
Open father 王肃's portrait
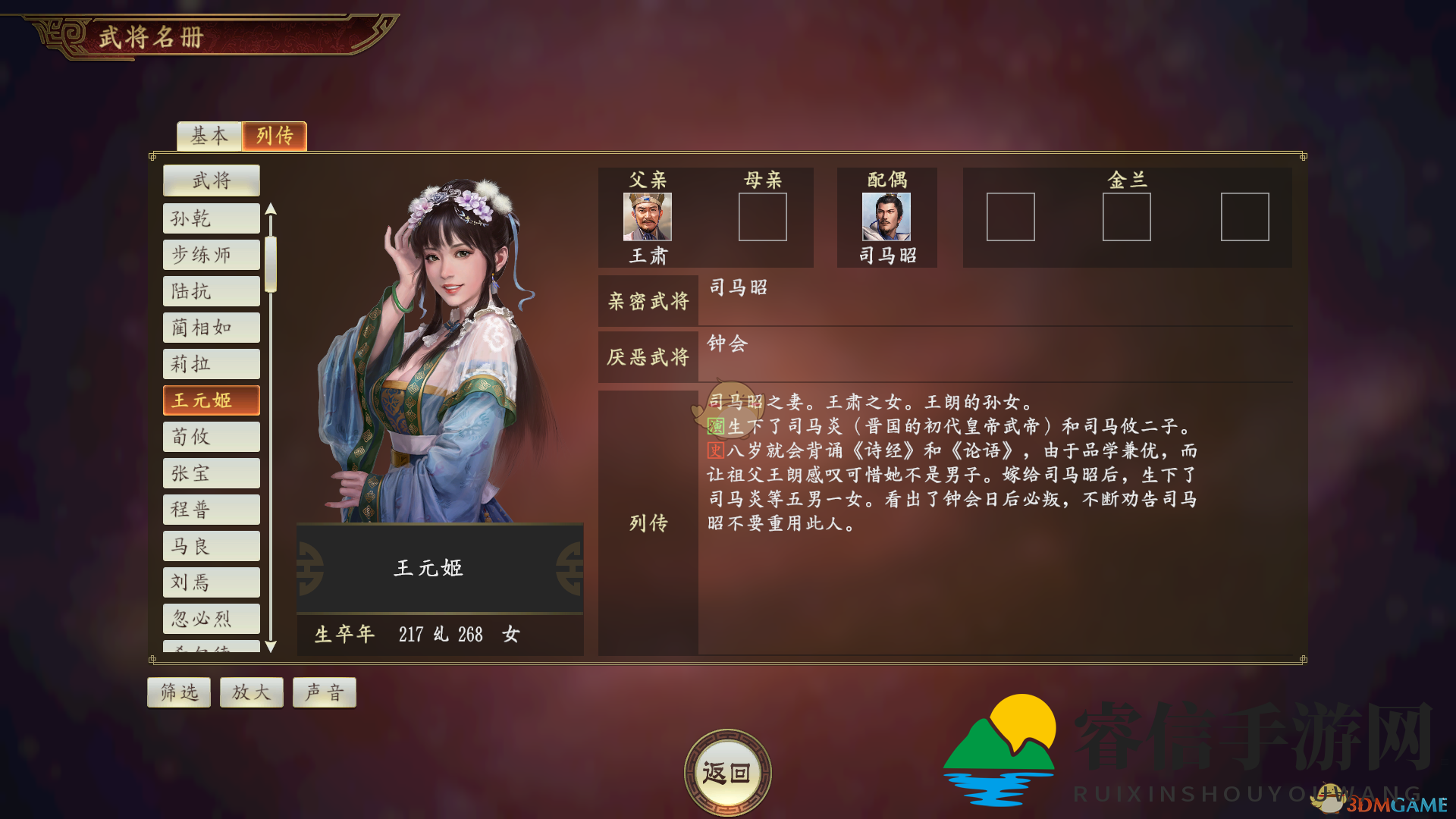coord(648,217)
